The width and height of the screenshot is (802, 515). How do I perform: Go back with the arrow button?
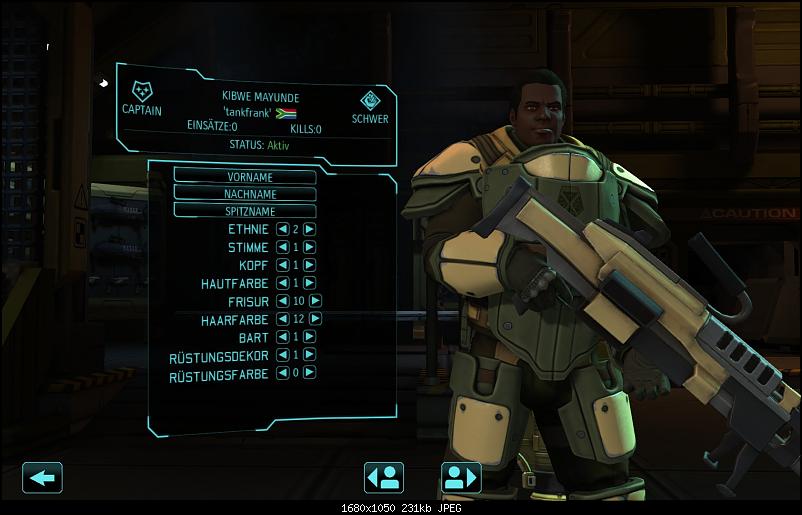coord(42,477)
